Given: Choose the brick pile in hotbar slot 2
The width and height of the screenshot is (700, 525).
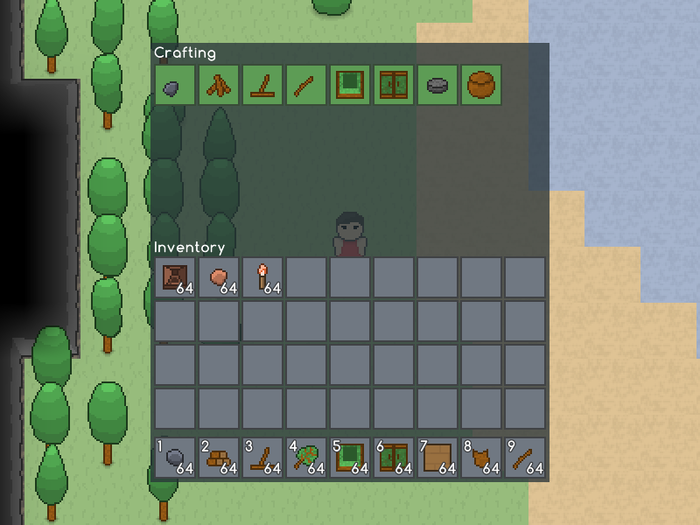Looking at the screenshot, I should [x=218, y=458].
